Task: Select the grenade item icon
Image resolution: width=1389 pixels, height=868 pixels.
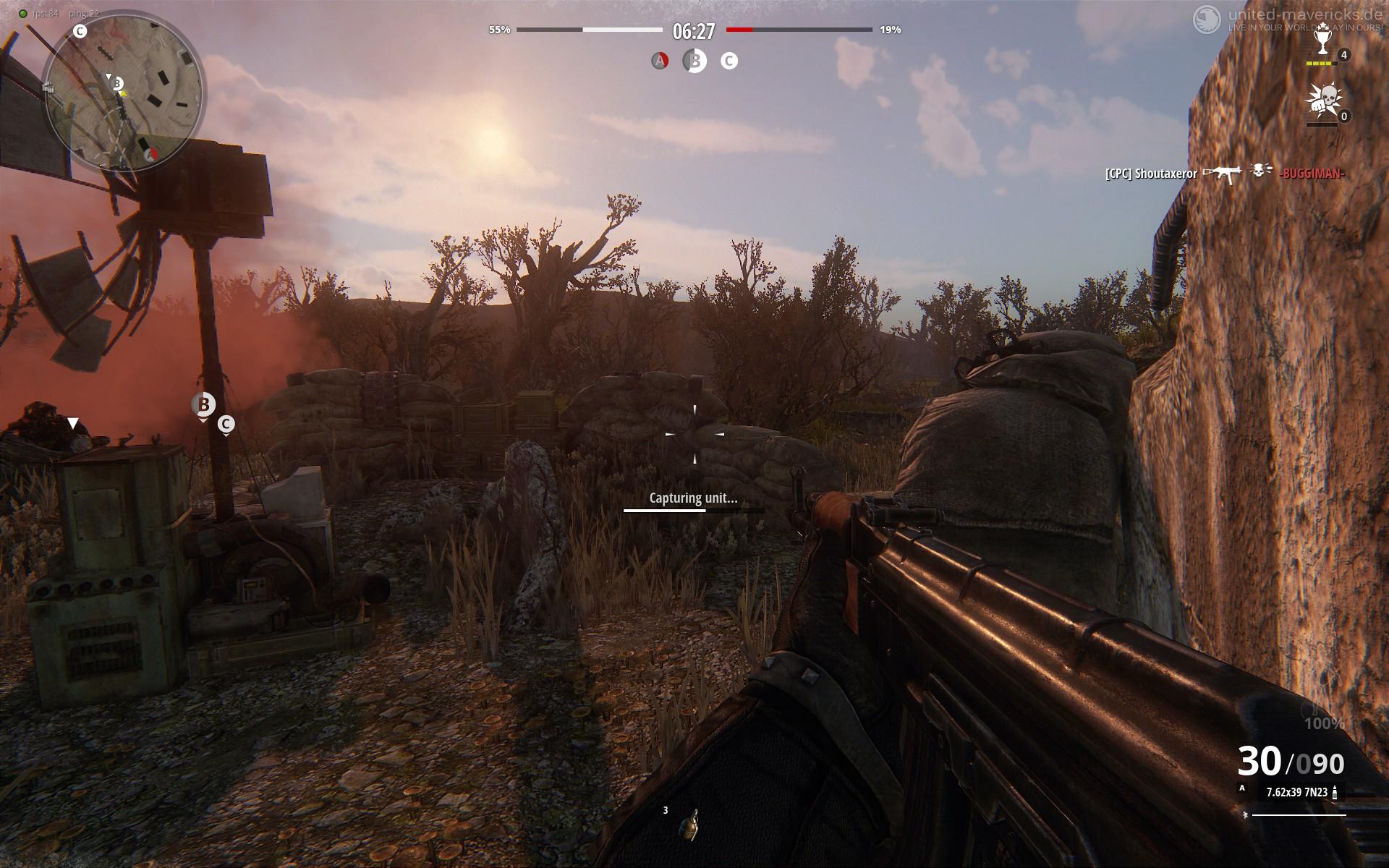Action: pyautogui.click(x=689, y=825)
